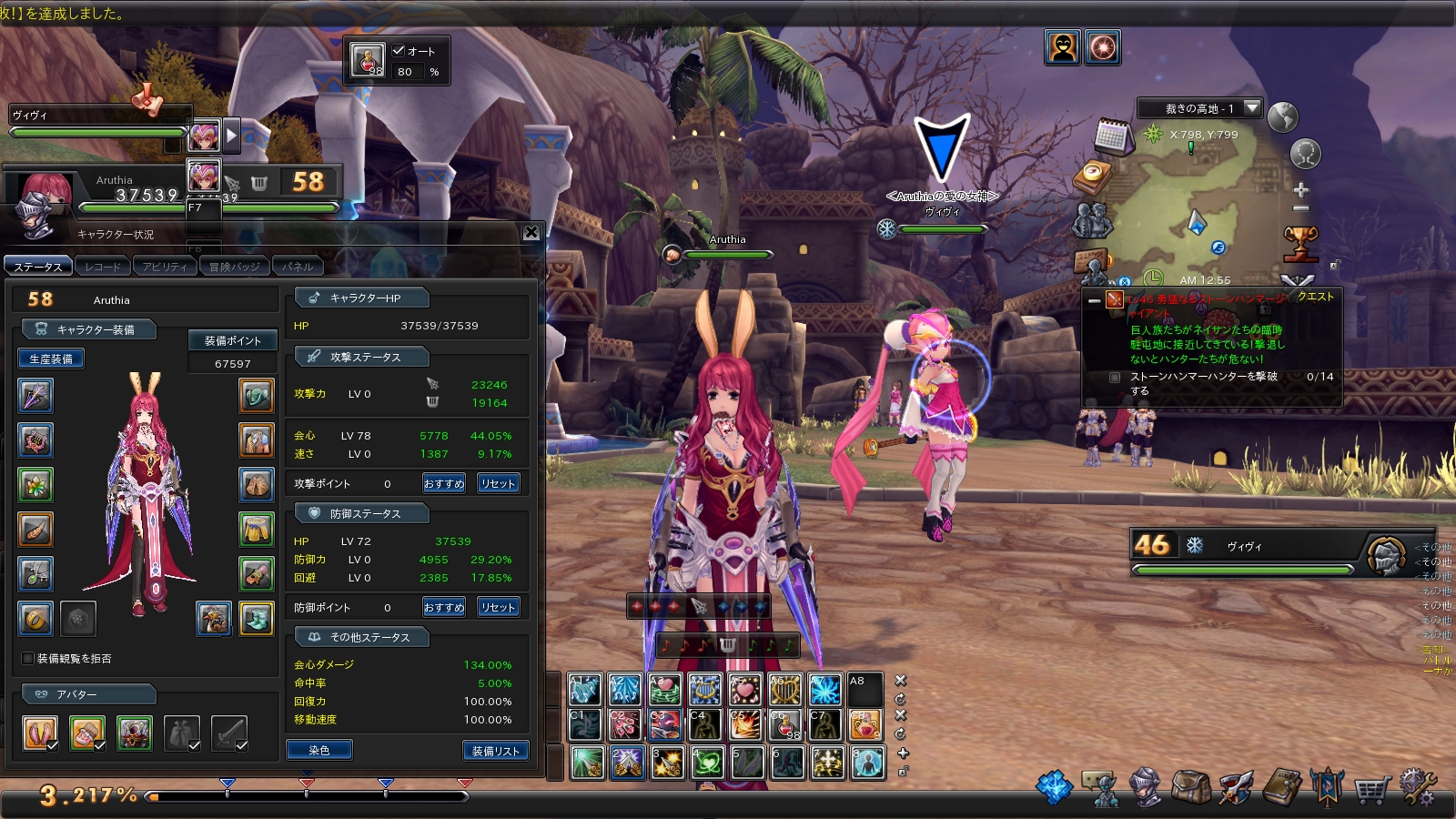1456x819 pixels.
Task: Close the character status window
Action: tap(531, 233)
